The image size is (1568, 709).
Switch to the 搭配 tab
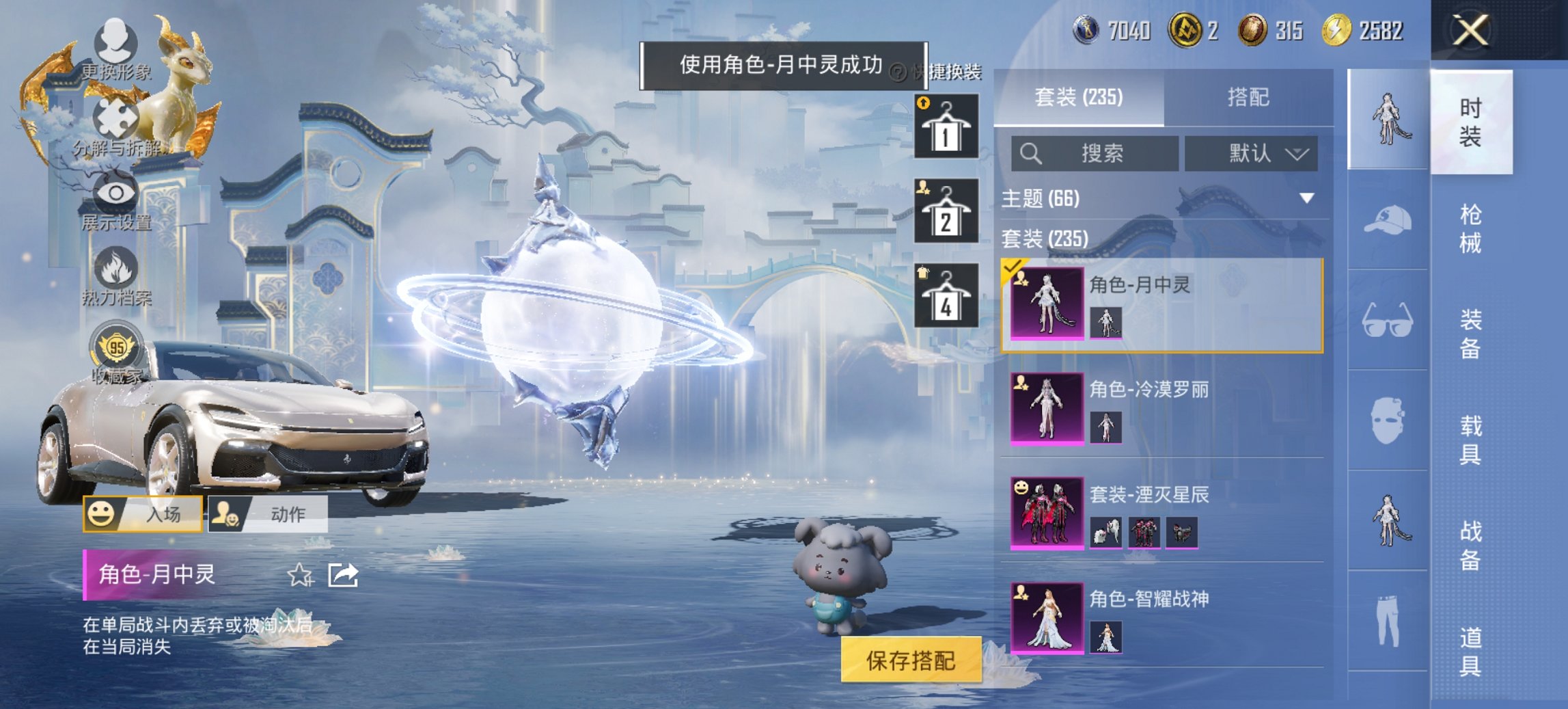pos(1252,98)
